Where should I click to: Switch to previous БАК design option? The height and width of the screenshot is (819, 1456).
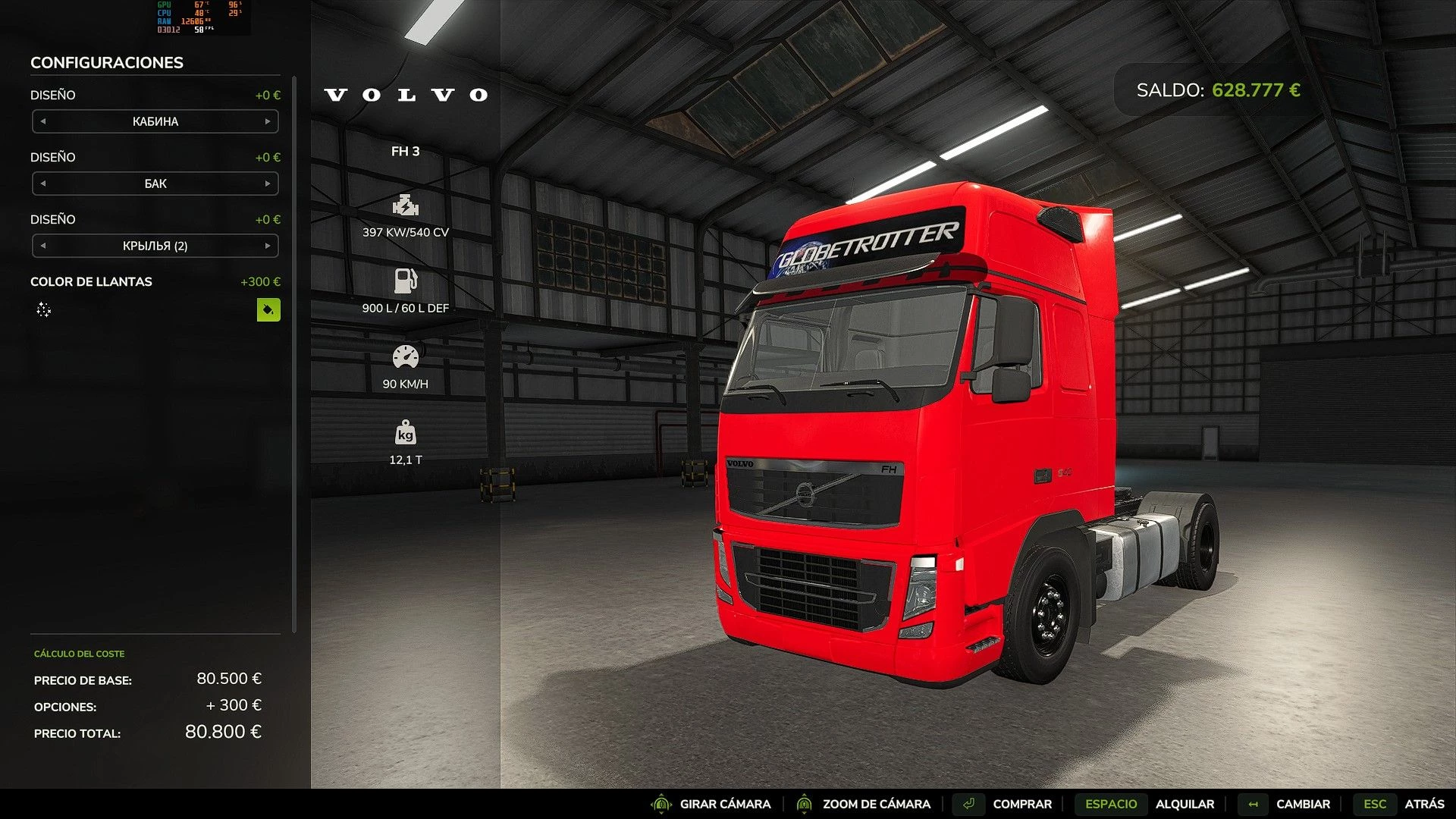43,184
